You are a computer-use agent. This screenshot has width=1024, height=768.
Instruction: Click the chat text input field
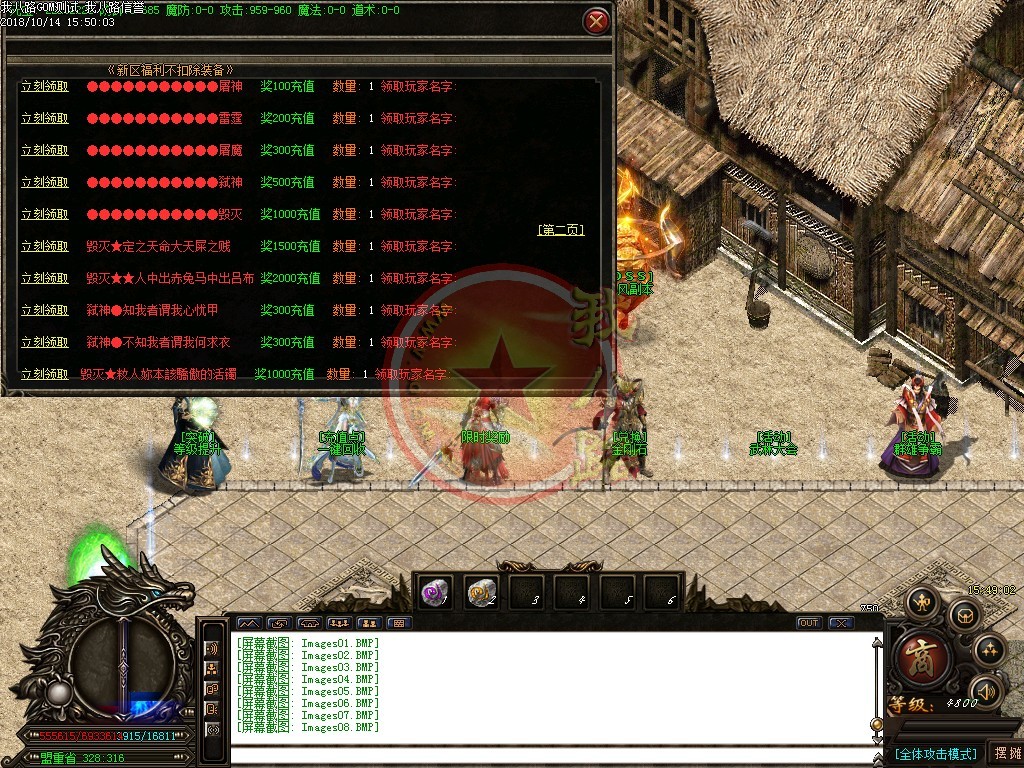(550, 755)
